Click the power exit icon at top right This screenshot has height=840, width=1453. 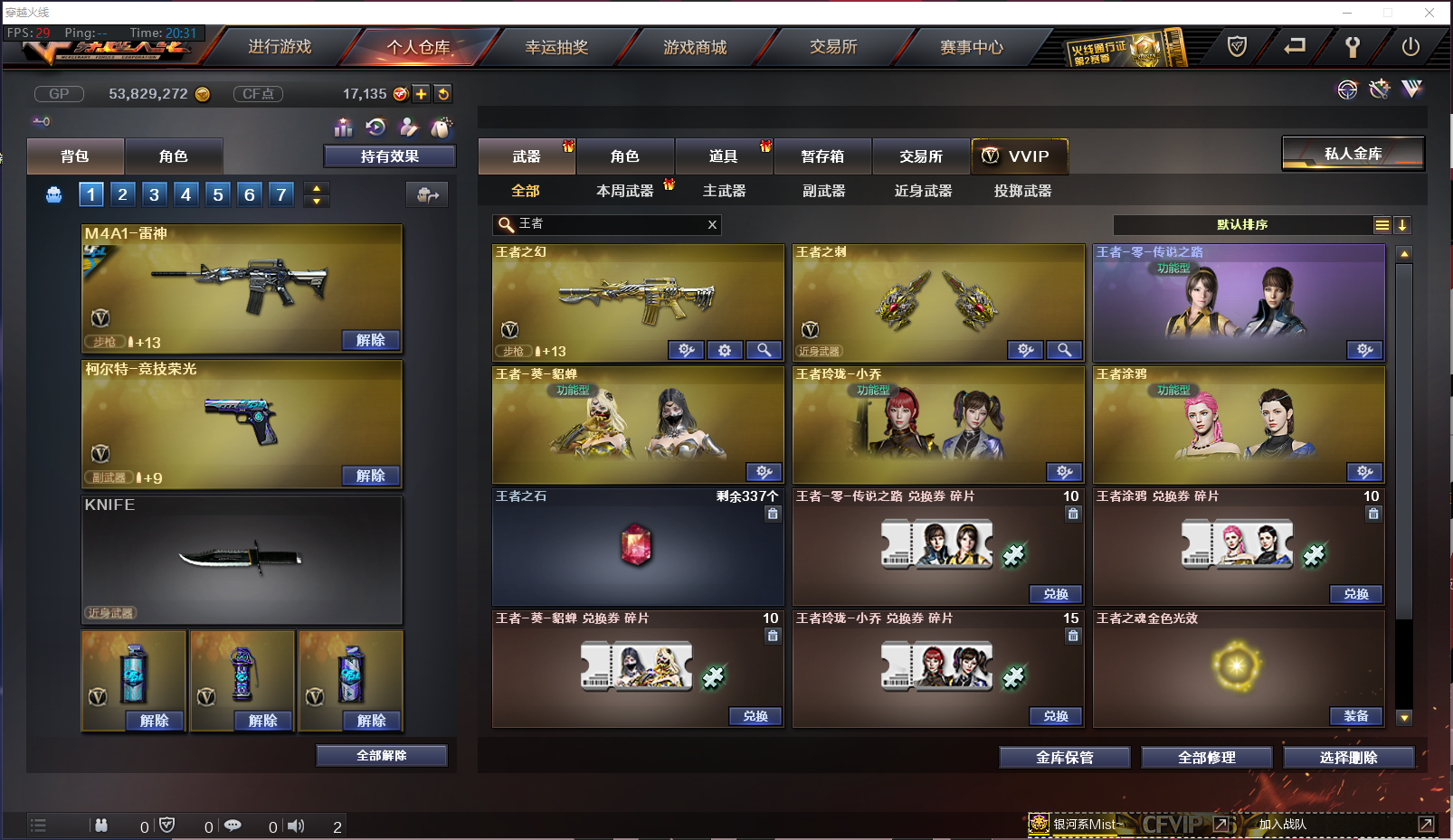click(1411, 47)
